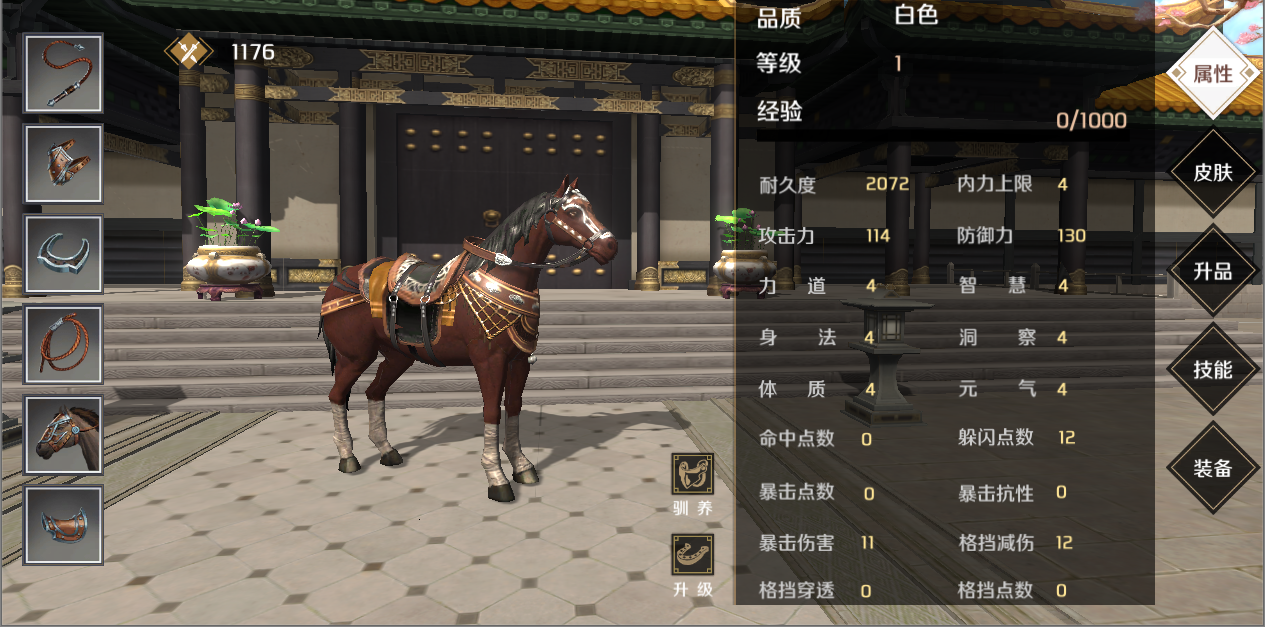Show the 技能 (Skills) tab
The width and height of the screenshot is (1265, 627).
(1212, 369)
